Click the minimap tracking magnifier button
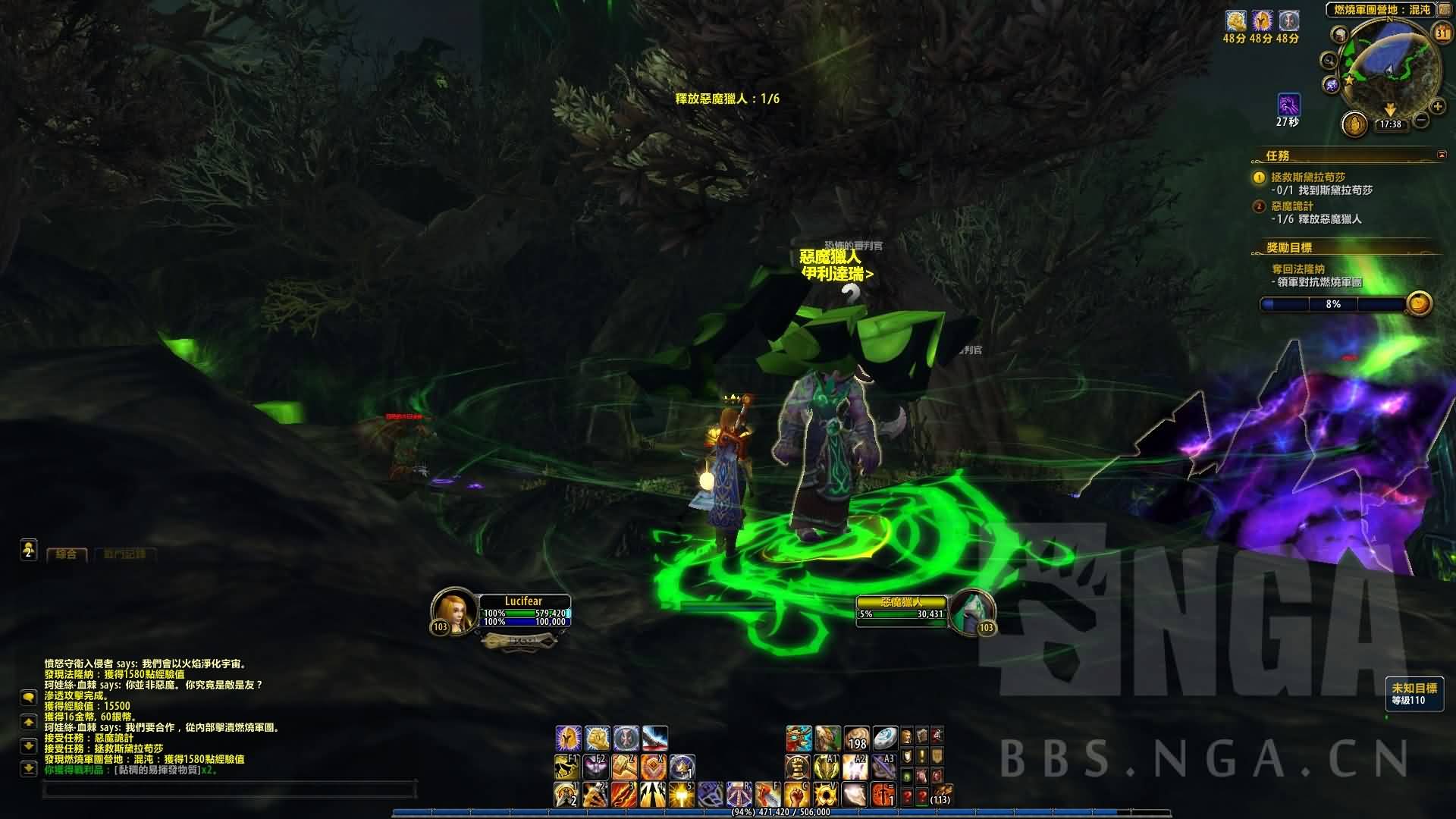 1329,61
